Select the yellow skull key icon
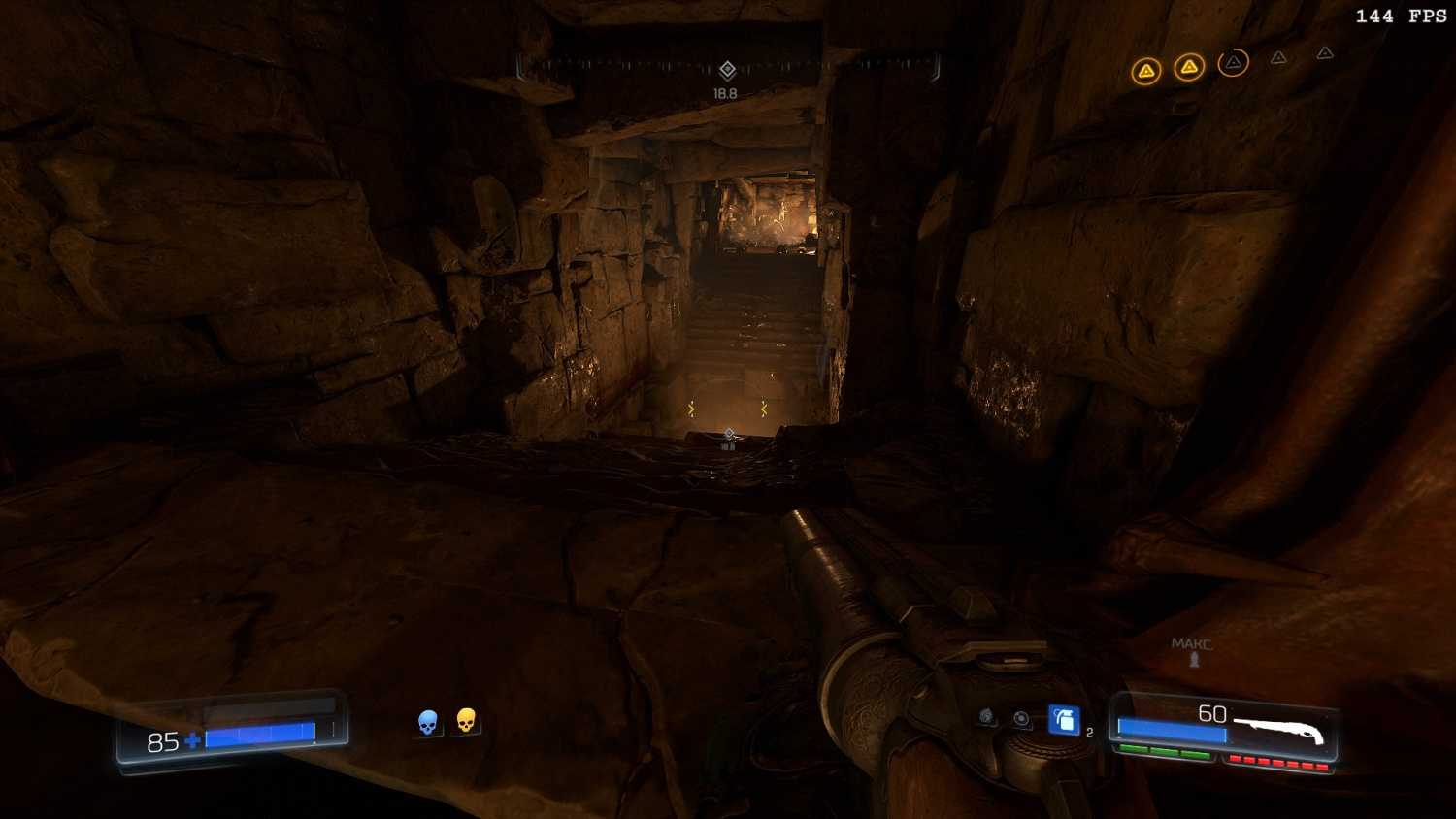 coord(466,720)
